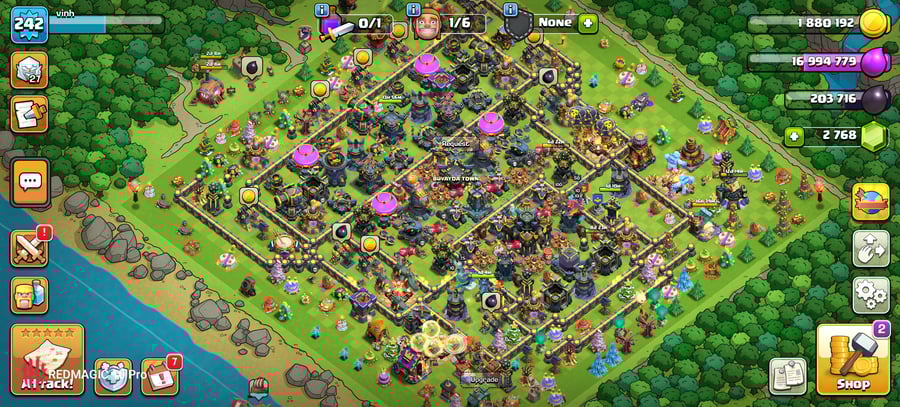Open the scroll news button
Viewport: 900px width, 407px height.
29,114
